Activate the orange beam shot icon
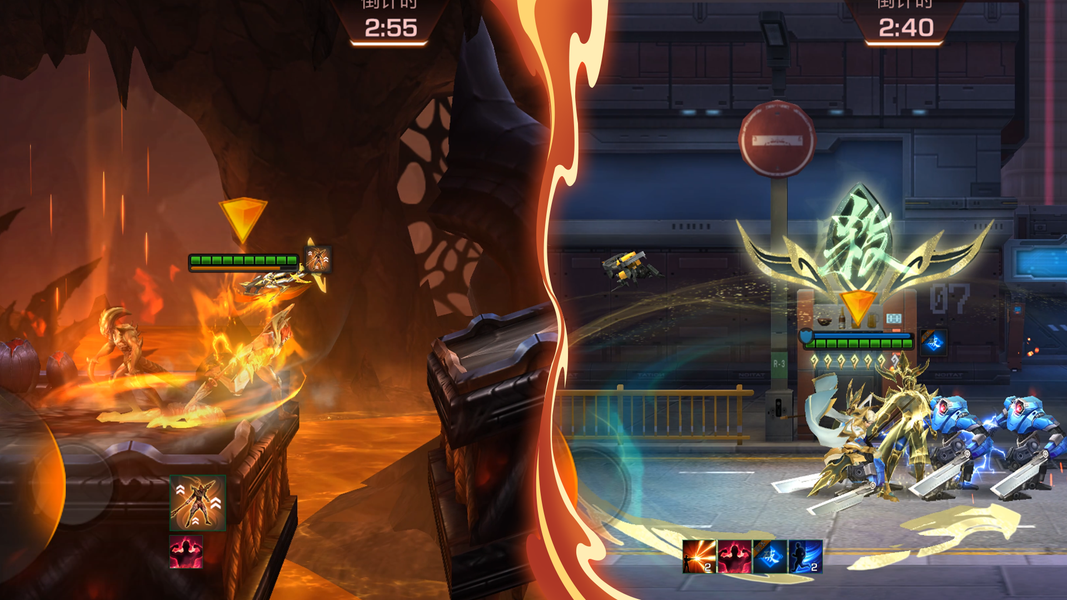 tap(699, 557)
